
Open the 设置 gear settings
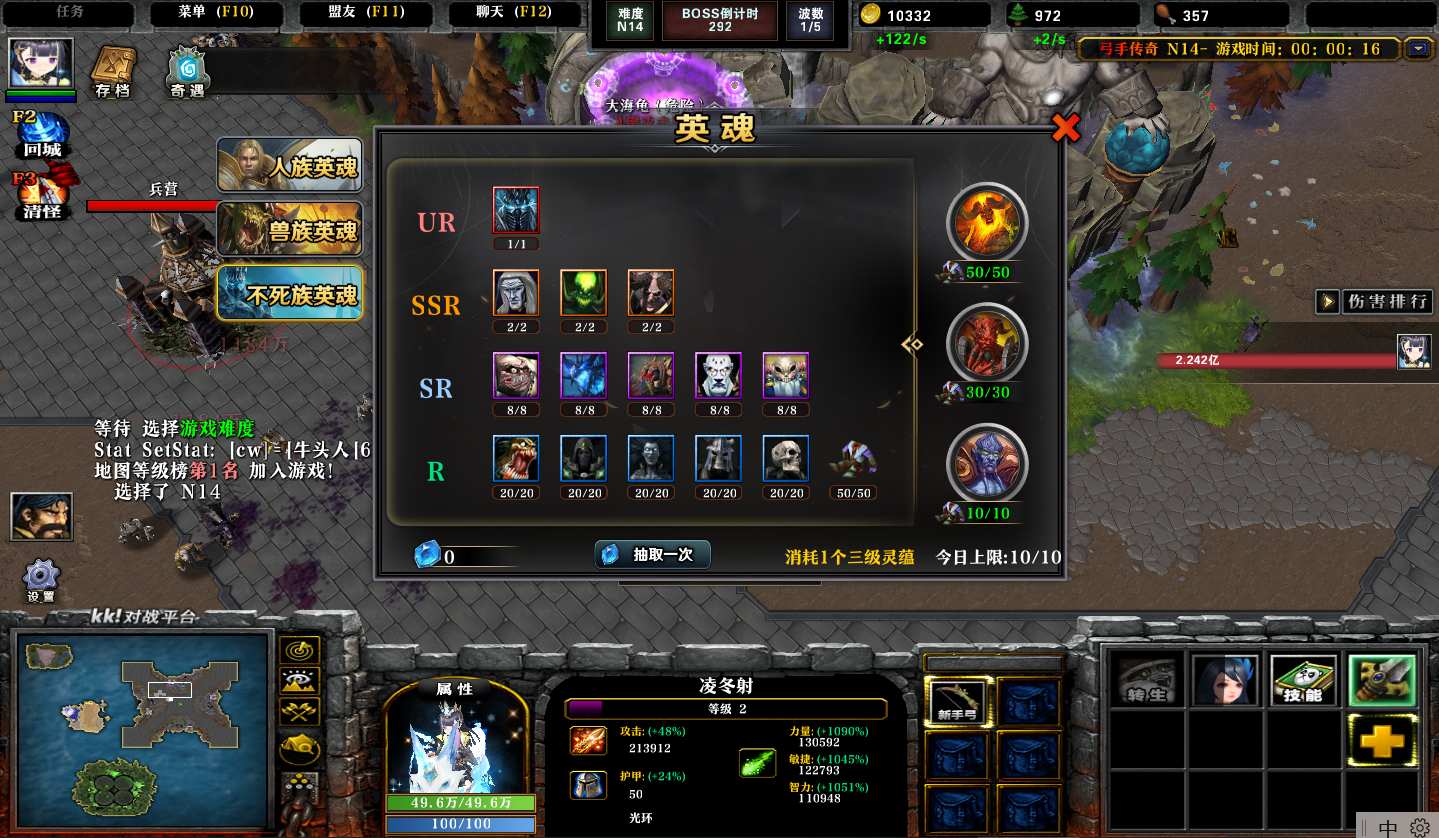coord(41,580)
